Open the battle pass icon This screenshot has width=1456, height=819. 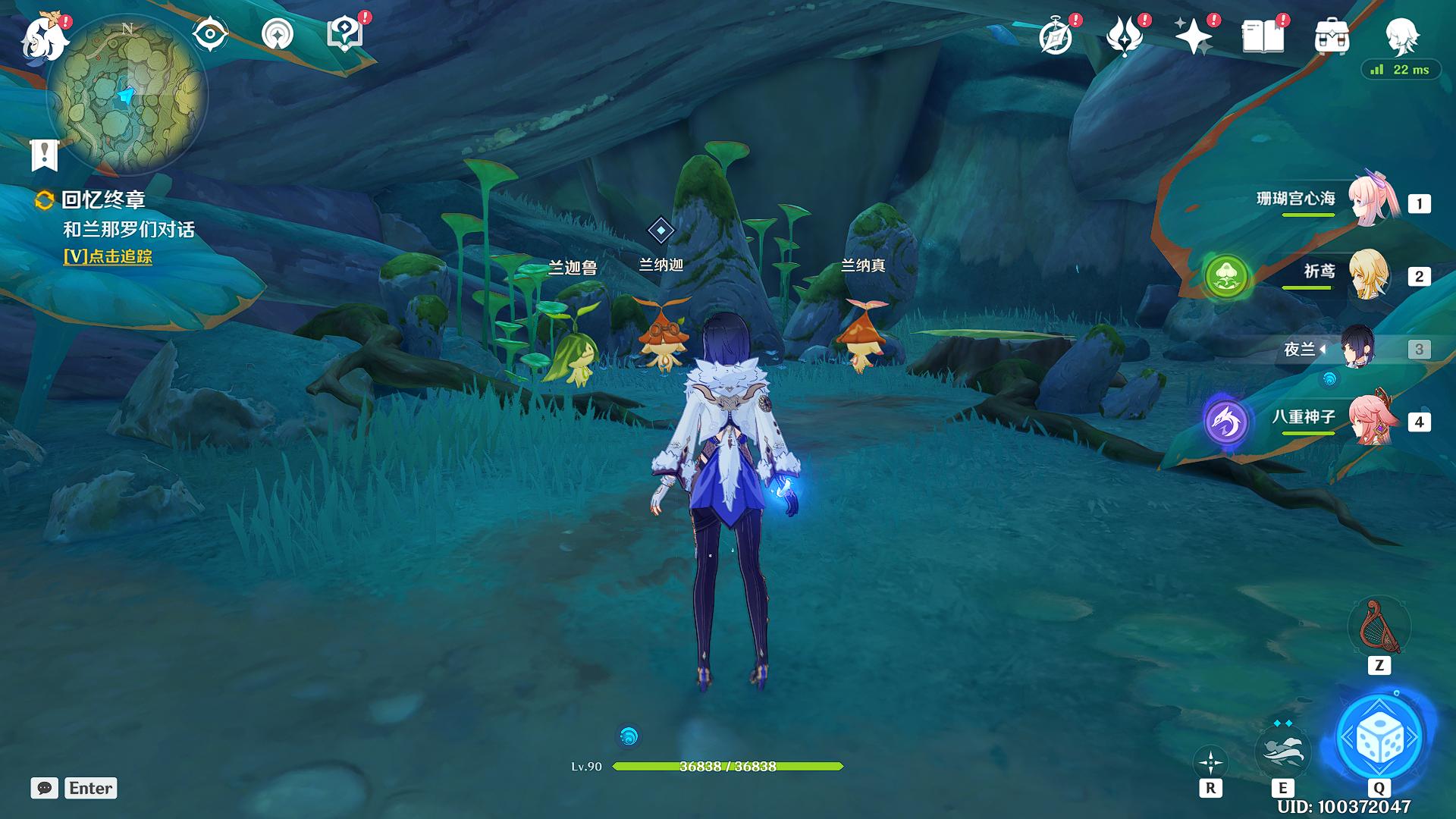pyautogui.click(x=1125, y=36)
